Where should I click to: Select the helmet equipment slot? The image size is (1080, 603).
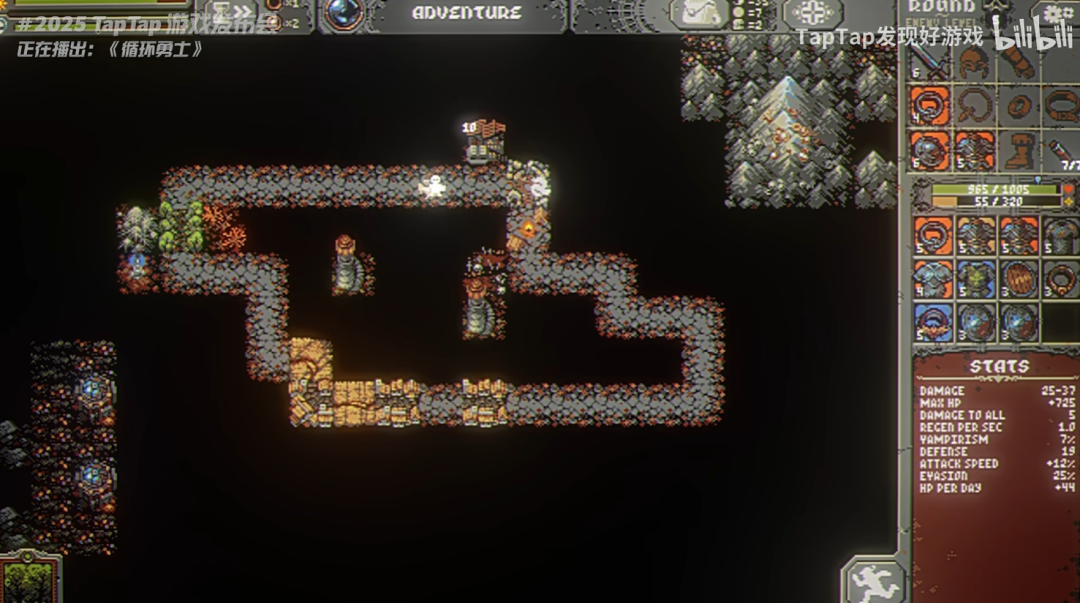coord(974,62)
